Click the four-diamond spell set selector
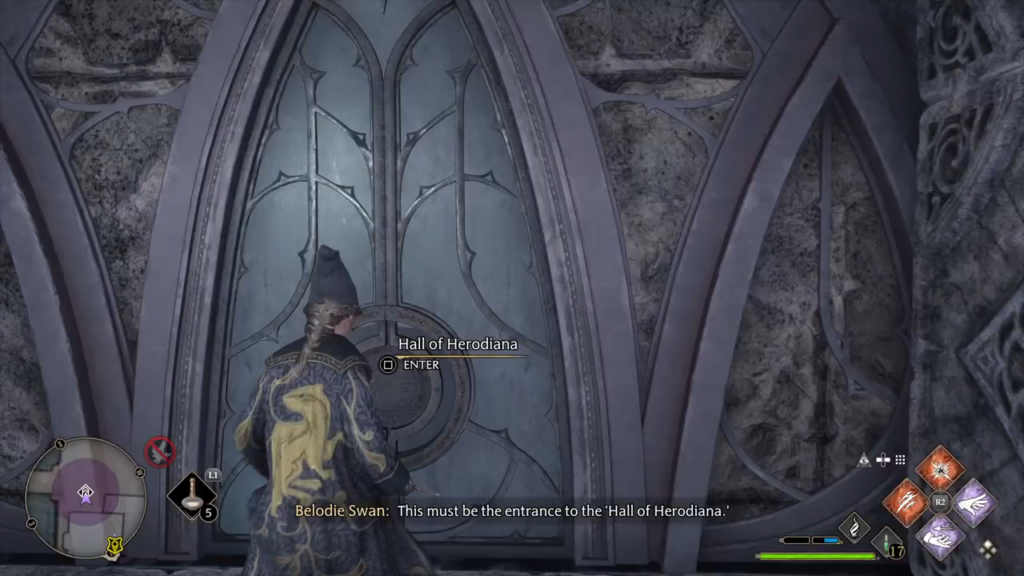1024x576 pixels. click(988, 549)
